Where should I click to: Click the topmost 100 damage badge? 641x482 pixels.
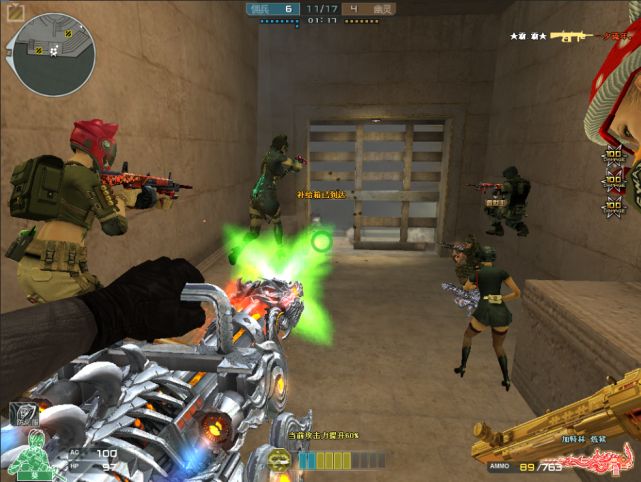pos(612,158)
